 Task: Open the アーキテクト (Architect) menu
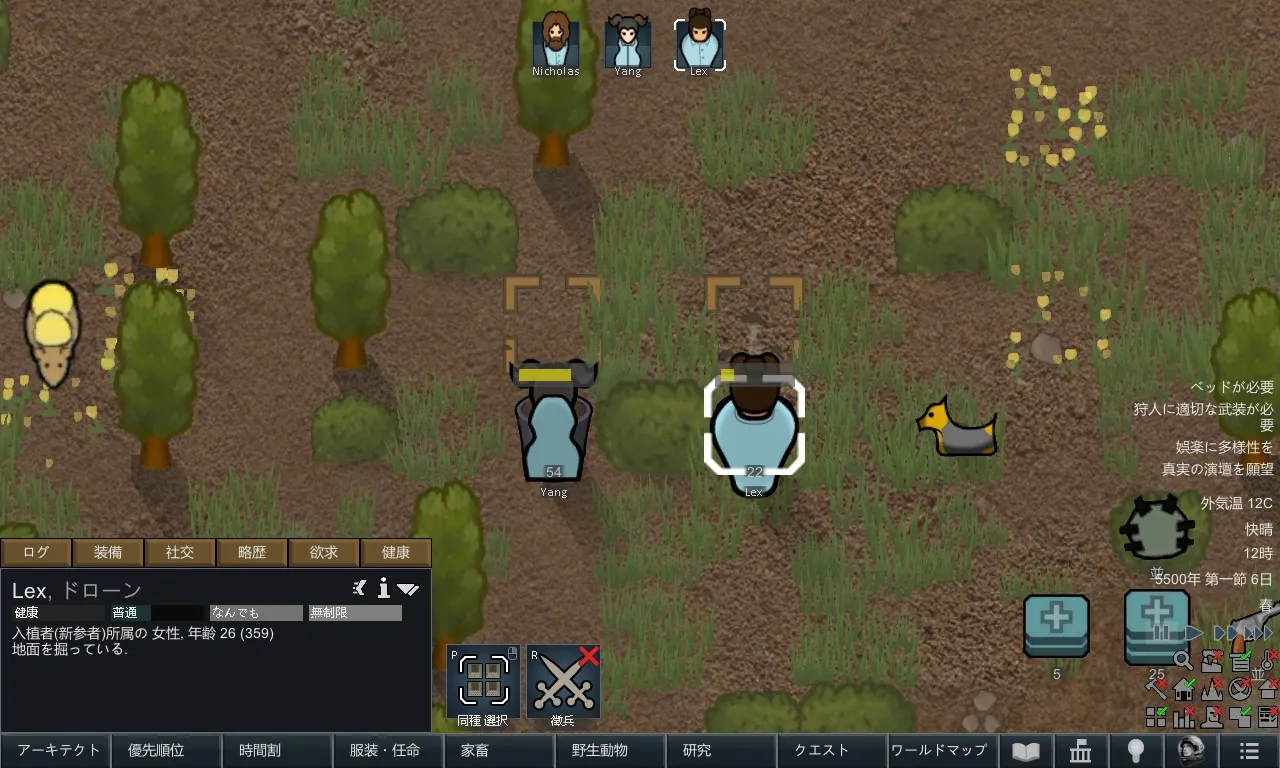pos(58,750)
